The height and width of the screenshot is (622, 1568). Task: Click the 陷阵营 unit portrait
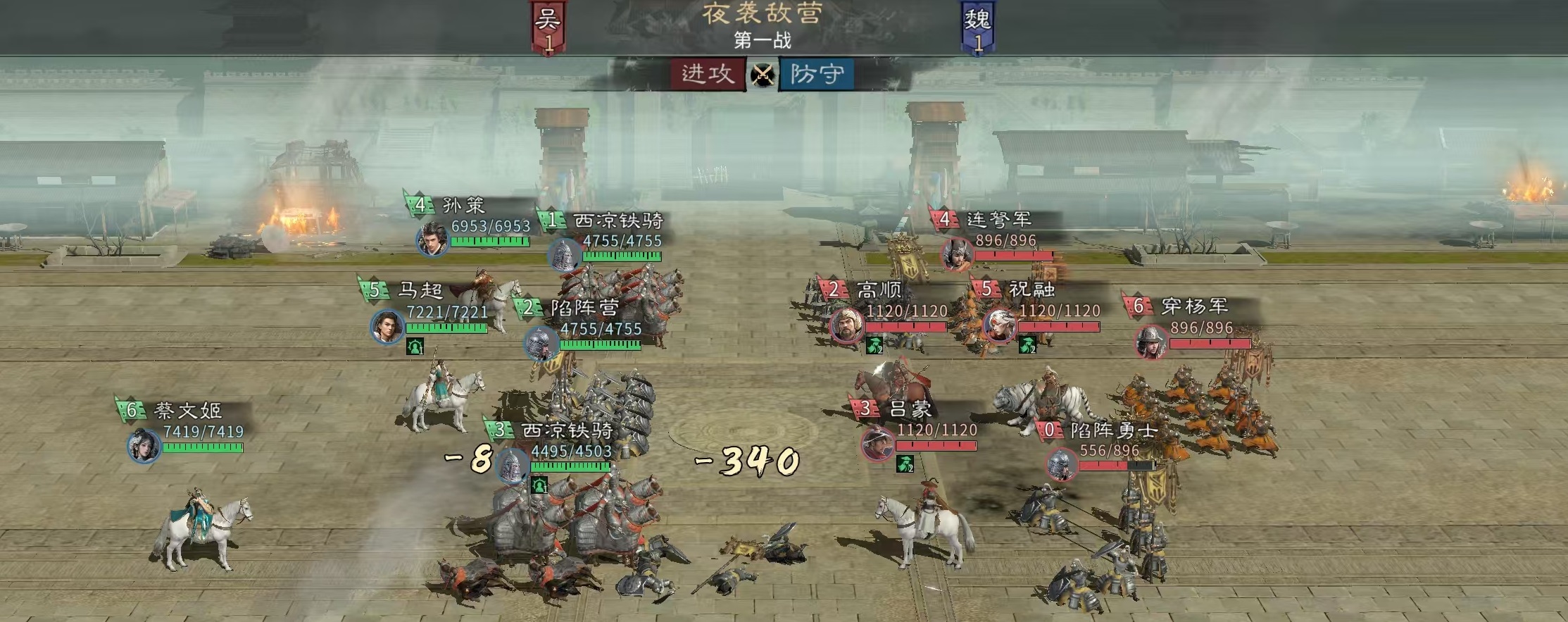pyautogui.click(x=541, y=344)
